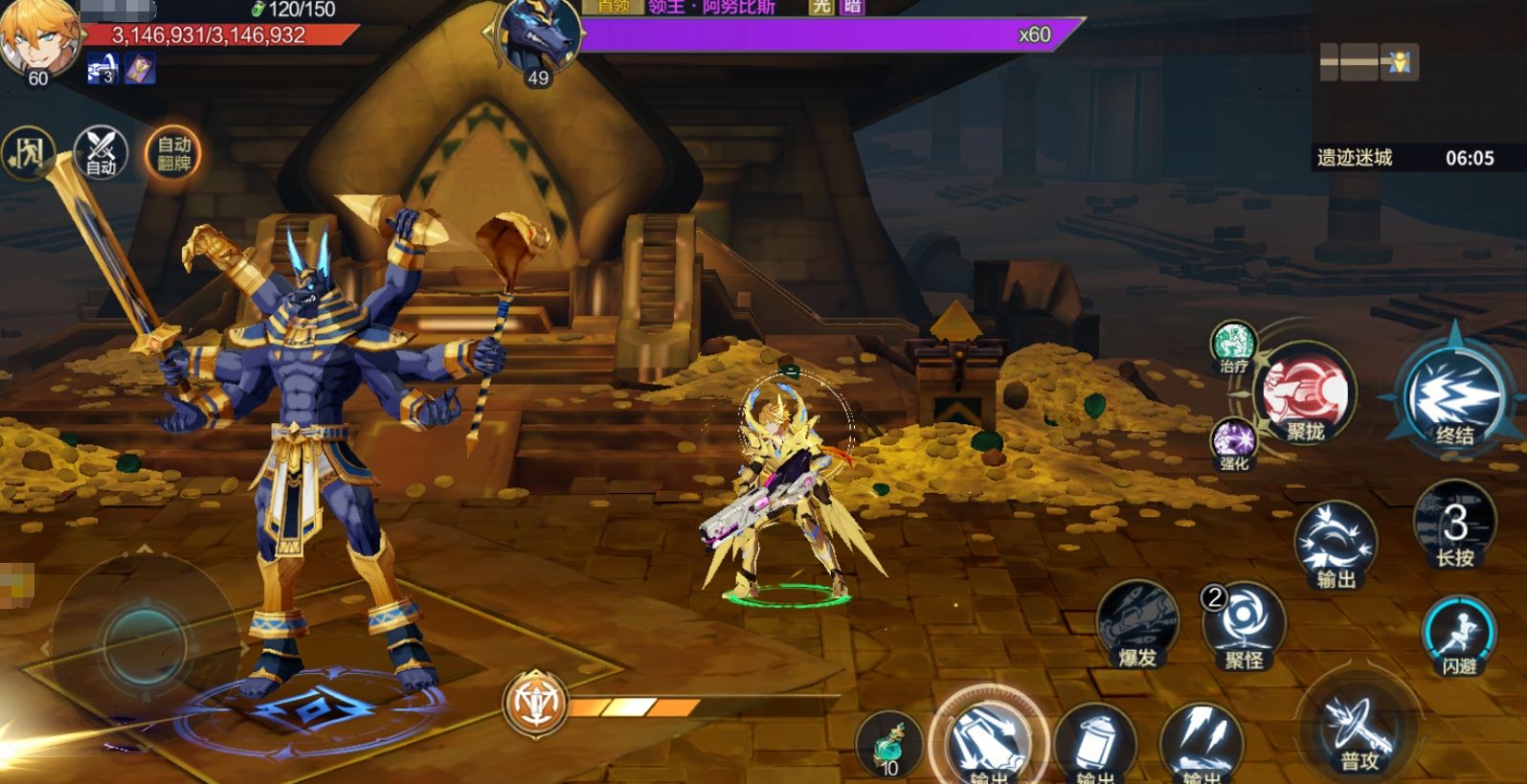Tap the exit dungeon door icon
This screenshot has width=1527, height=784.
tap(26, 152)
